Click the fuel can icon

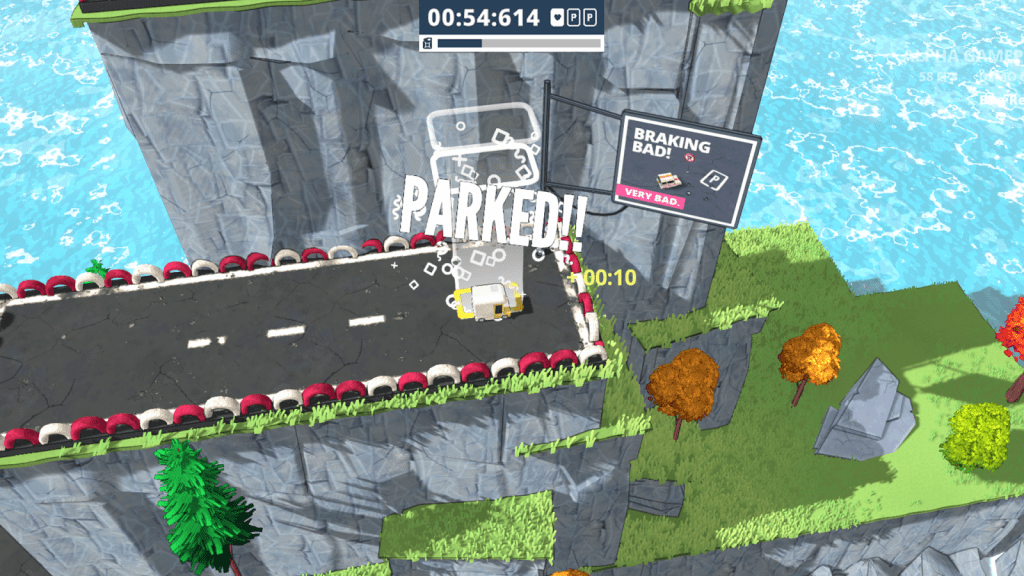(x=428, y=43)
